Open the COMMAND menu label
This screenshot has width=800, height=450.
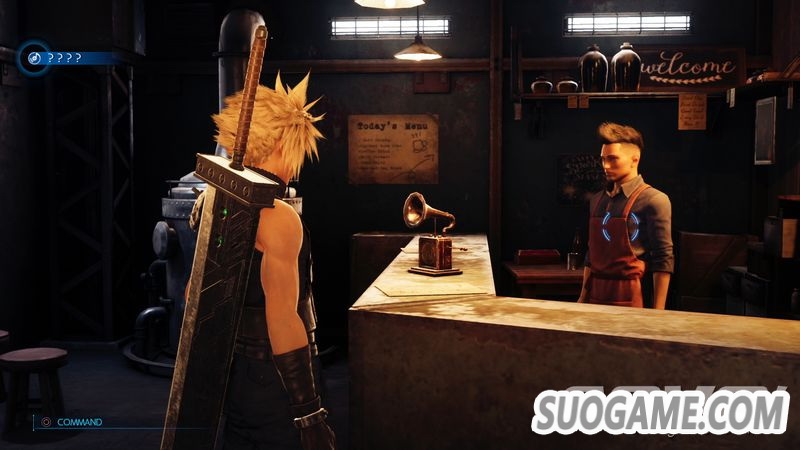[x=79, y=422]
